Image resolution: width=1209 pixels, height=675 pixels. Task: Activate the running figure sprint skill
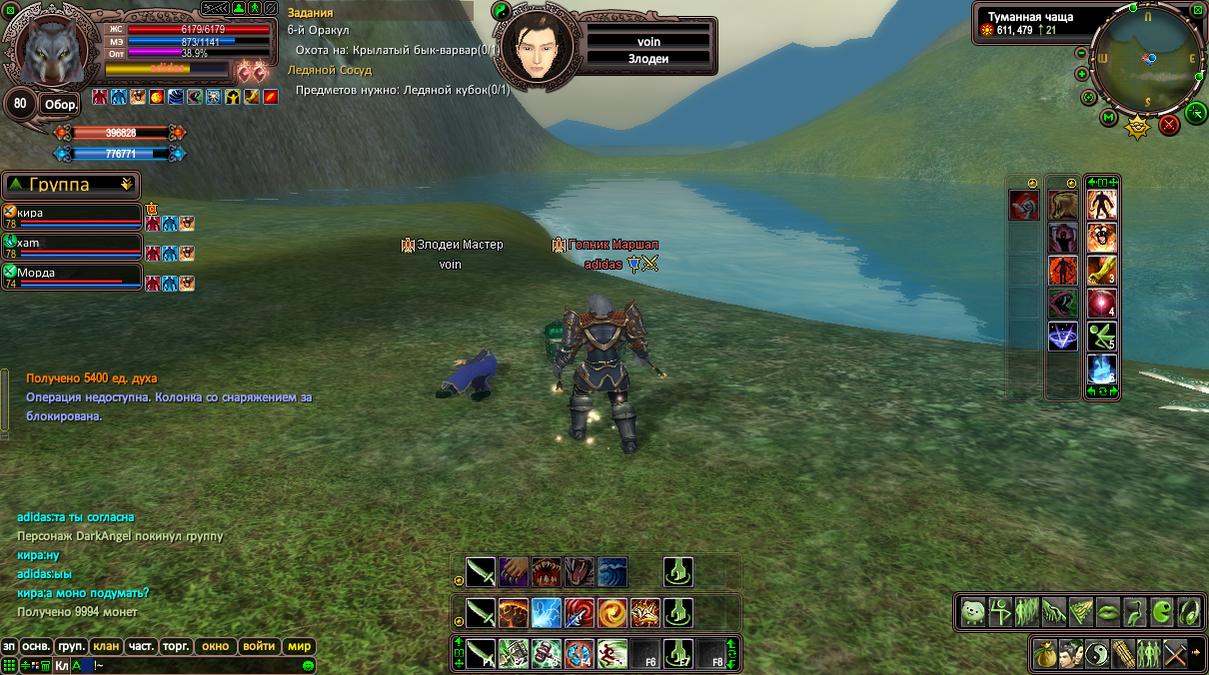click(612, 654)
